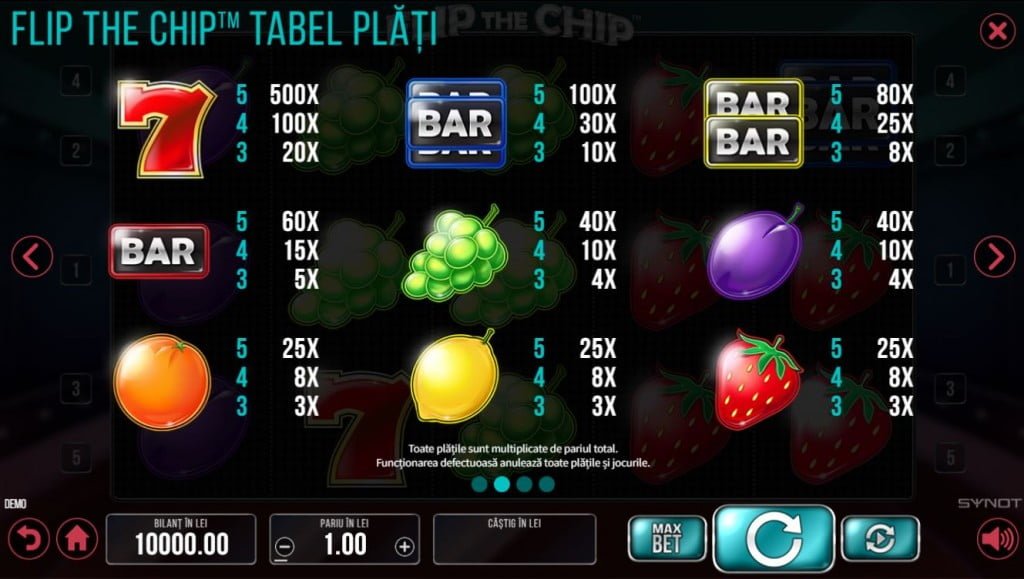This screenshot has width=1024, height=579.
Task: Turn on autoplay mode
Action: tap(880, 538)
